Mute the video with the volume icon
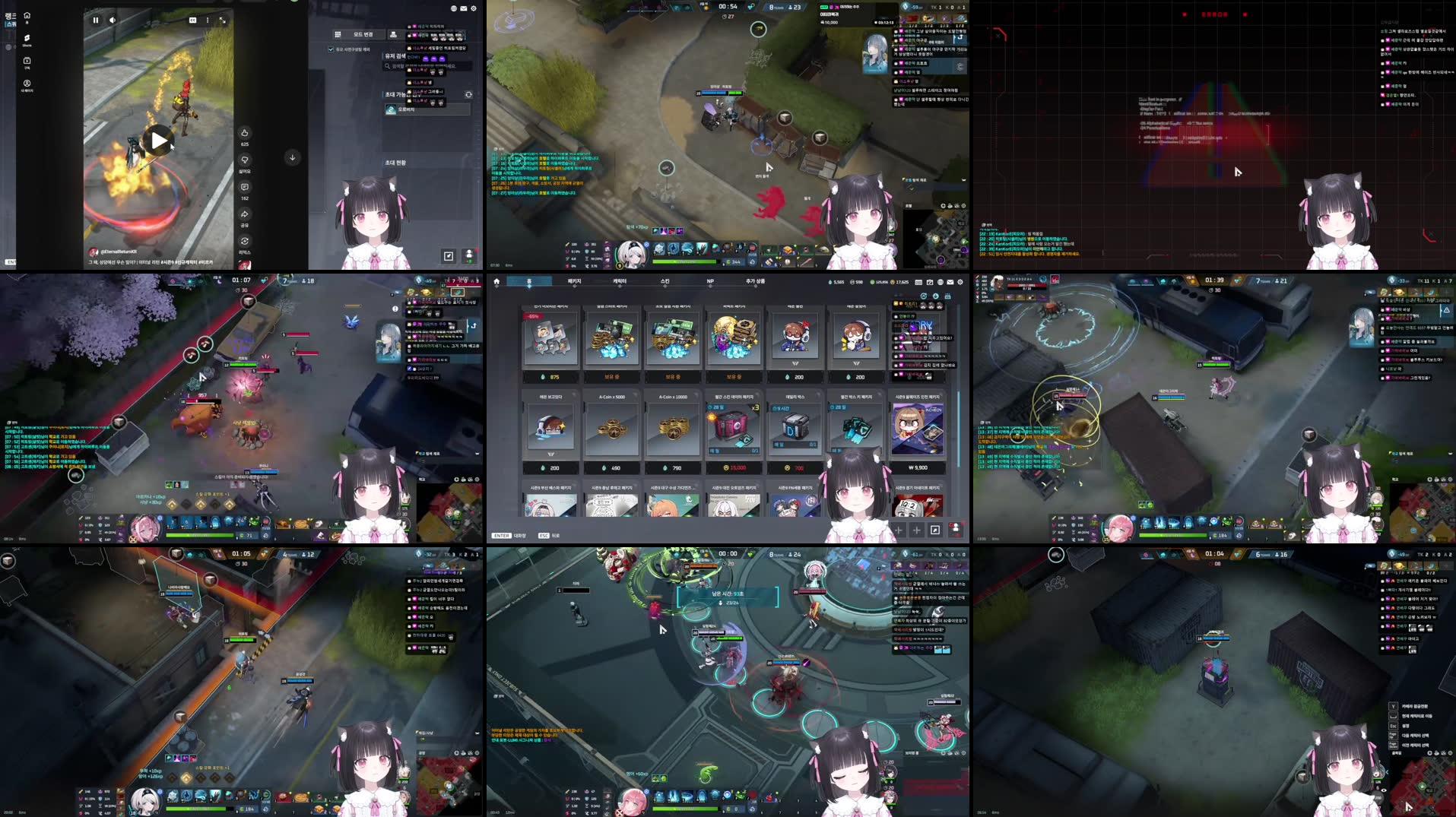1456x817 pixels. (113, 21)
